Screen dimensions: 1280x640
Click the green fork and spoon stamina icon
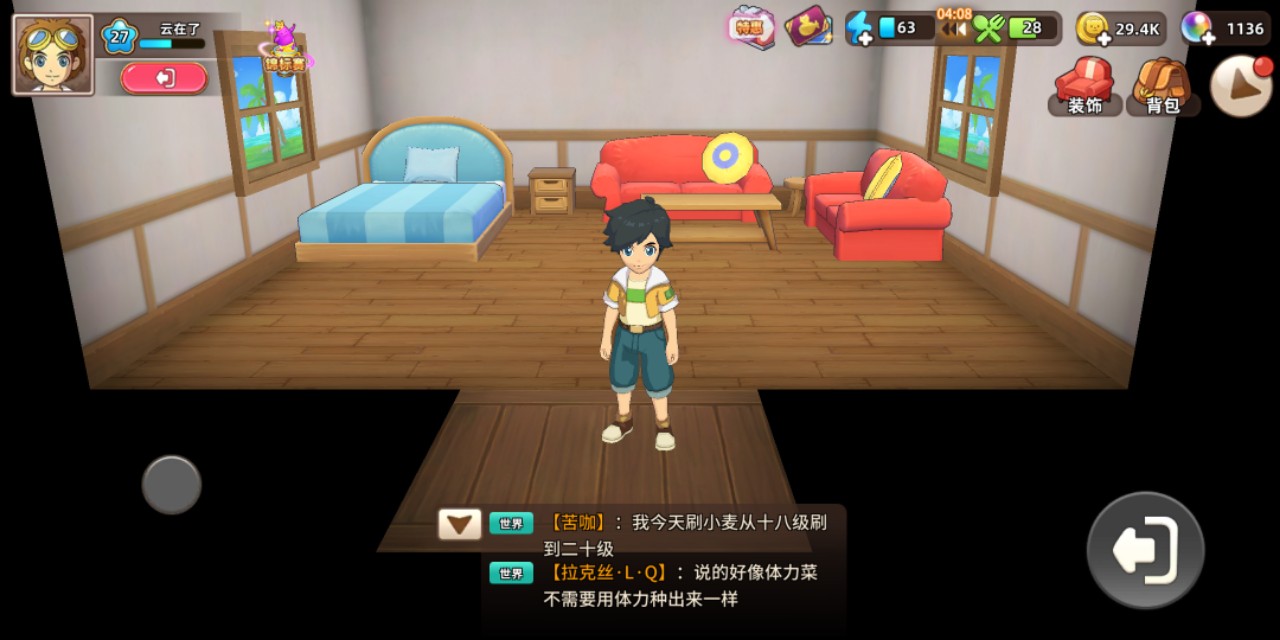988,29
